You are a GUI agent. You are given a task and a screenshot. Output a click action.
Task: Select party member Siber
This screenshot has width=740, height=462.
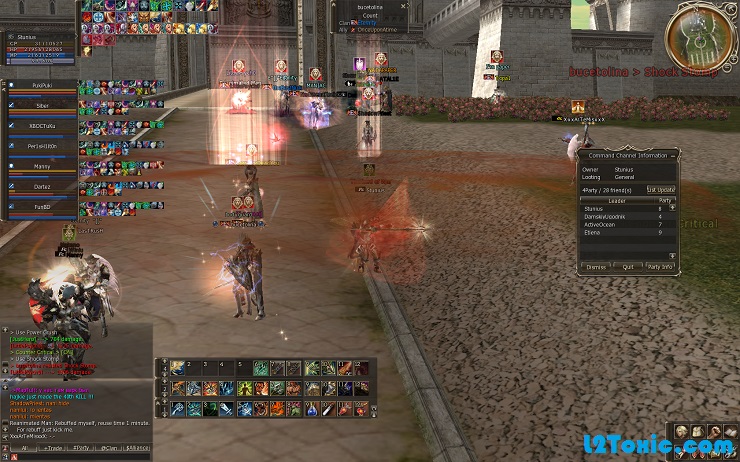42,105
